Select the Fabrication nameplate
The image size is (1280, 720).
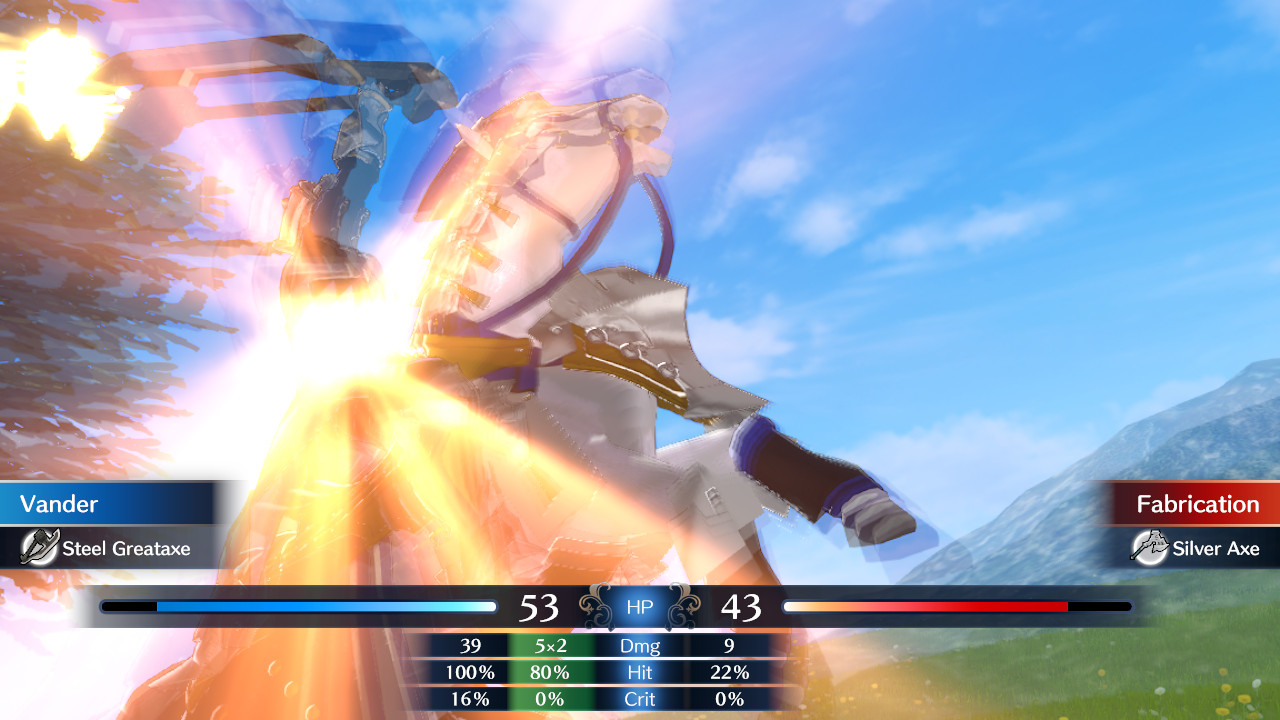coord(1197,503)
